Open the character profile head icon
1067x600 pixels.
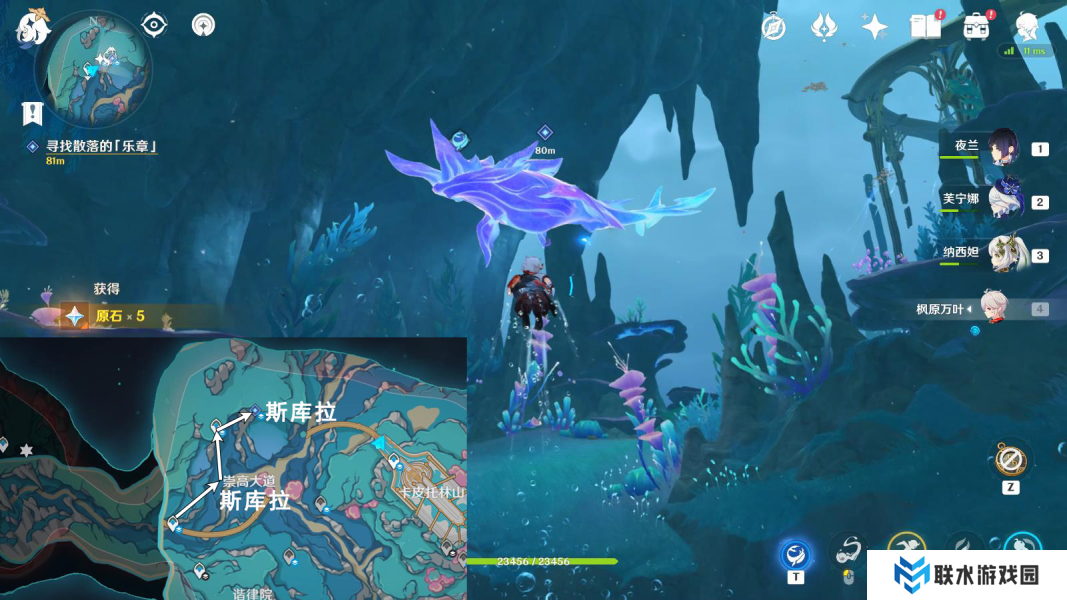tap(1027, 27)
